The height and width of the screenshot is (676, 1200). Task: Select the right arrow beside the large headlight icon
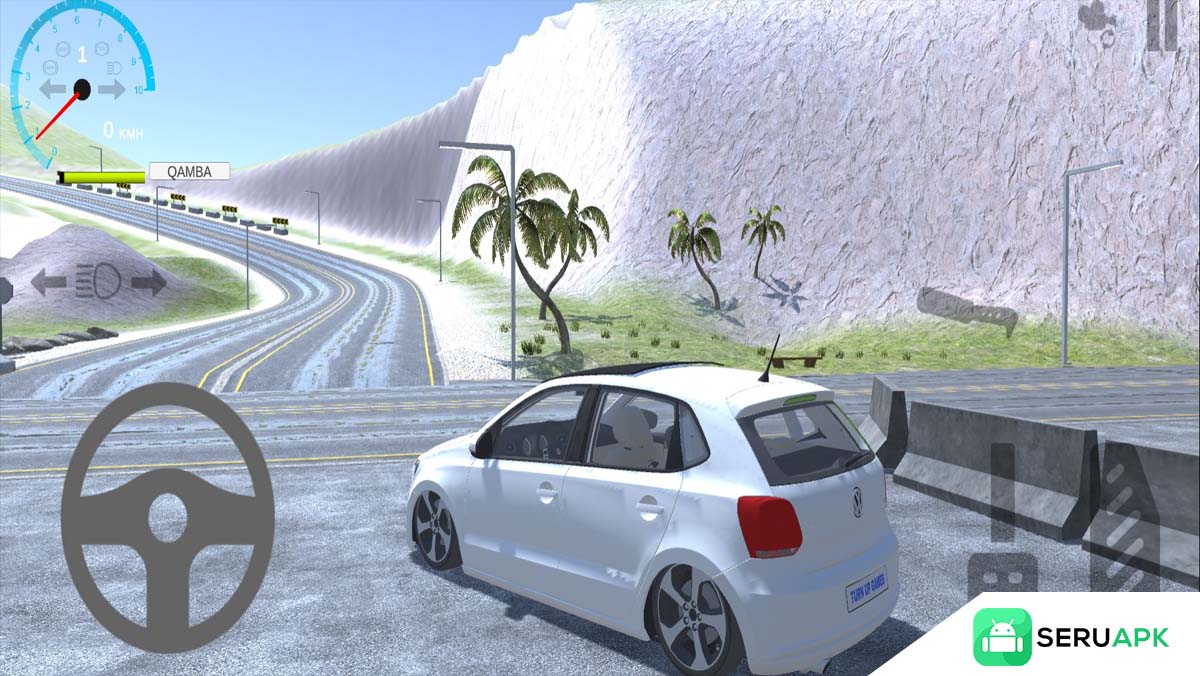[149, 283]
